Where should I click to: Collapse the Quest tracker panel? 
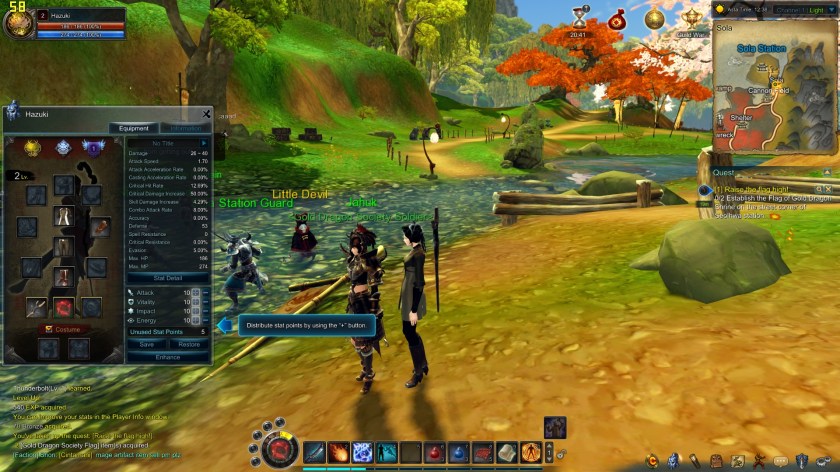click(x=827, y=172)
